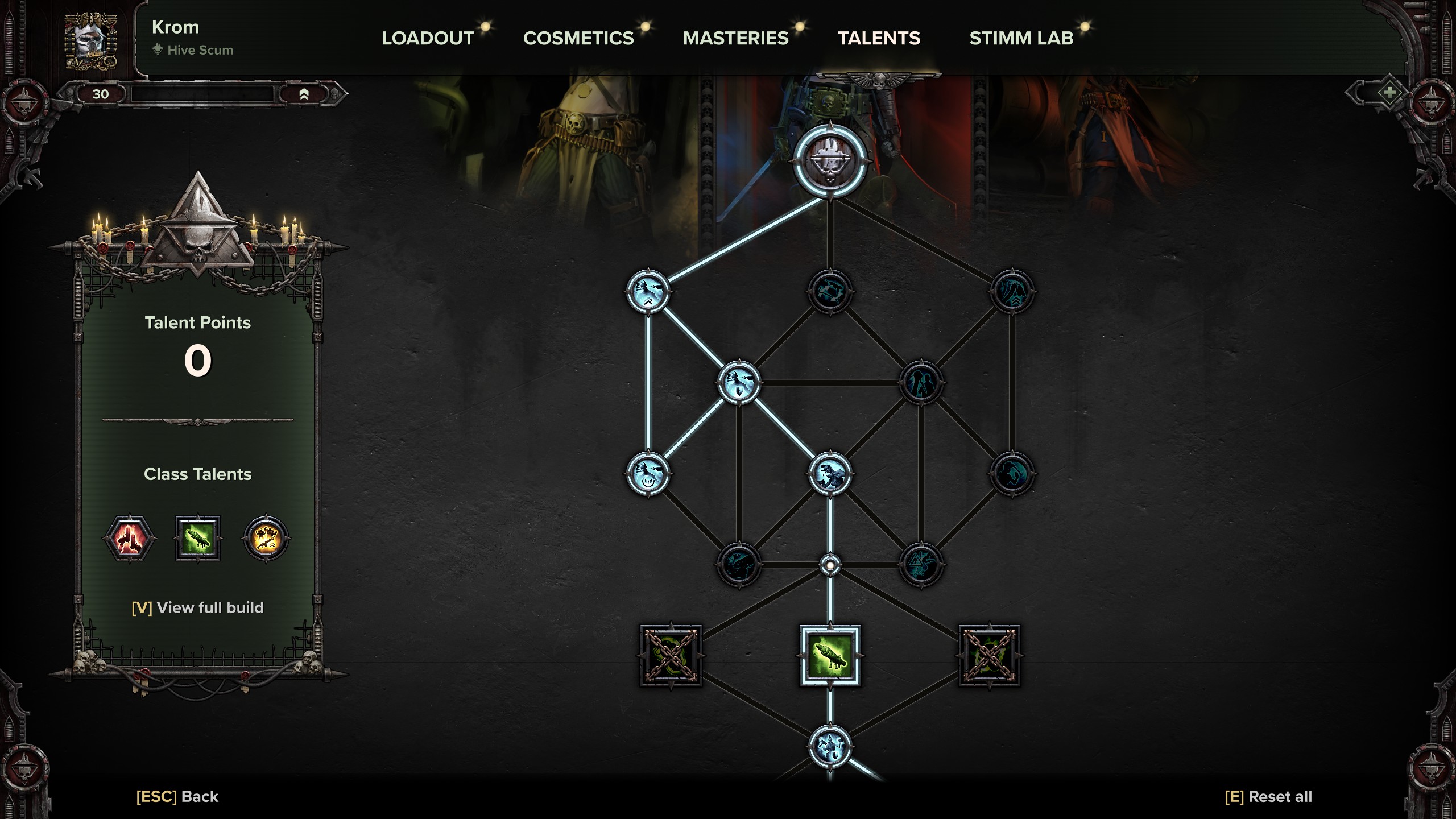1456x819 pixels.
Task: Open the LOADOUT tab
Action: tap(427, 38)
